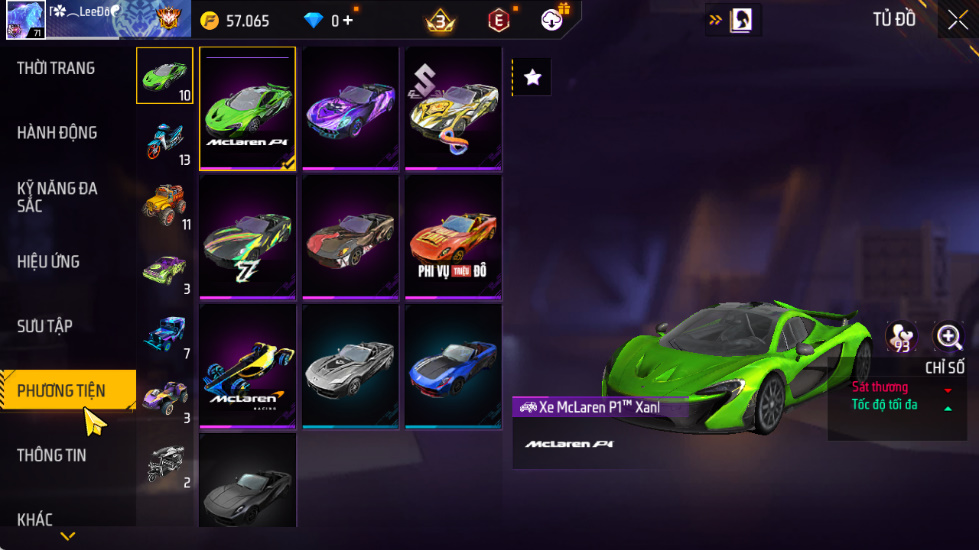Open the Thông Tin menu entry
Image resolution: width=979 pixels, height=550 pixels.
click(52, 455)
